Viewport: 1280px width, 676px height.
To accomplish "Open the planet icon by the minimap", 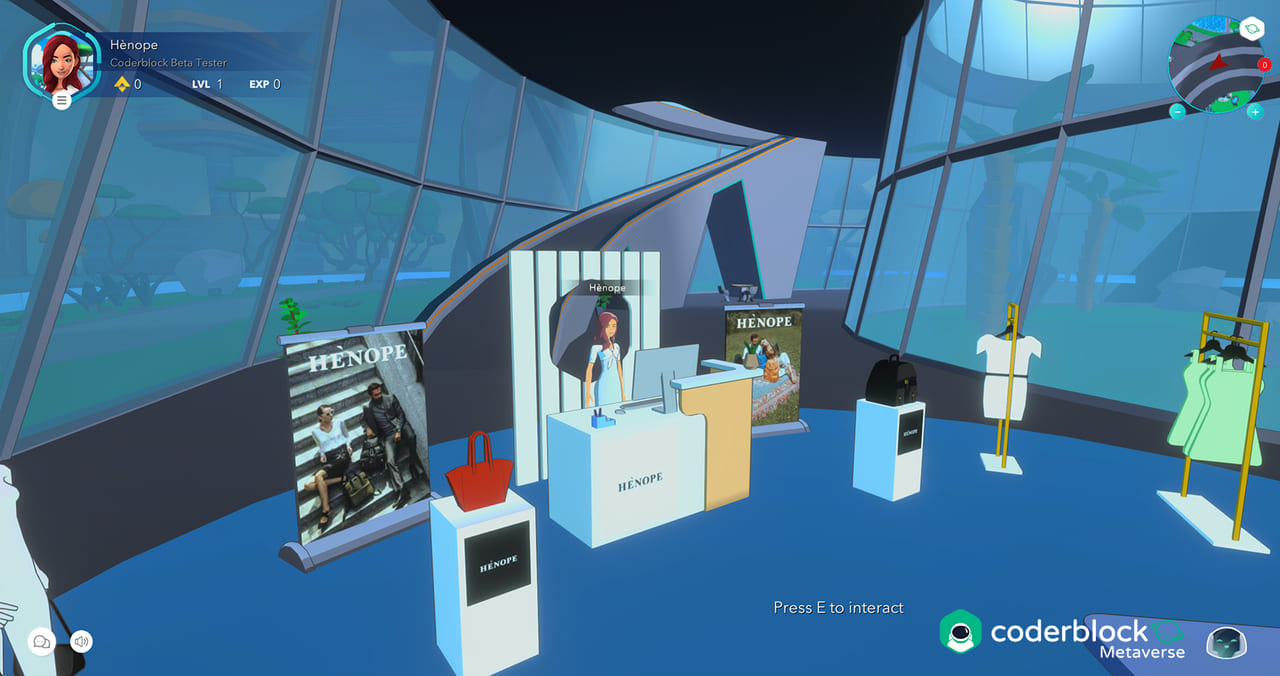I will coord(1252,30).
